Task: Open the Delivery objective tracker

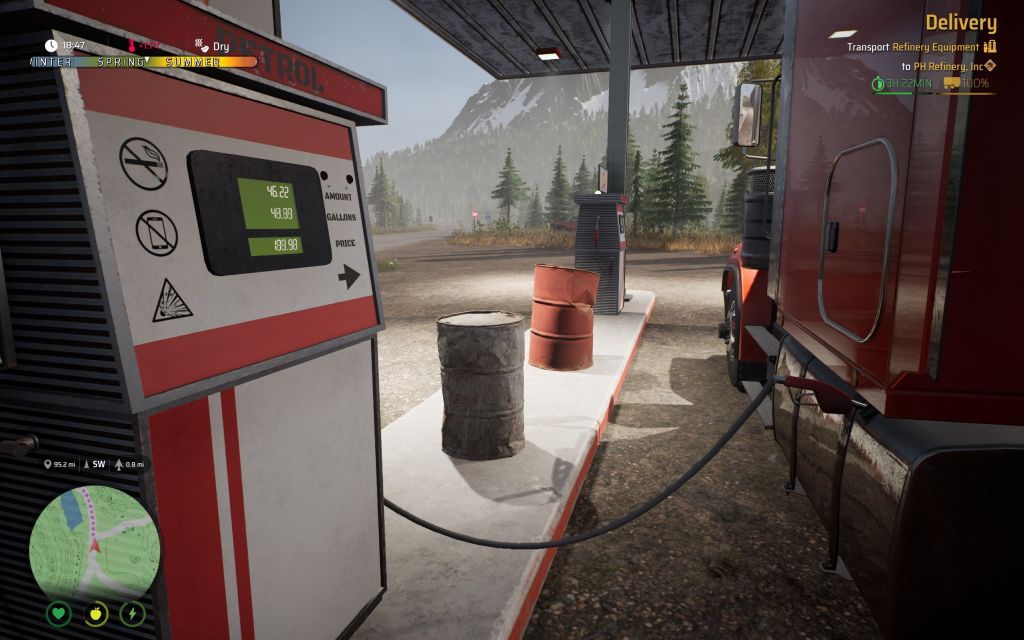Action: (960, 23)
